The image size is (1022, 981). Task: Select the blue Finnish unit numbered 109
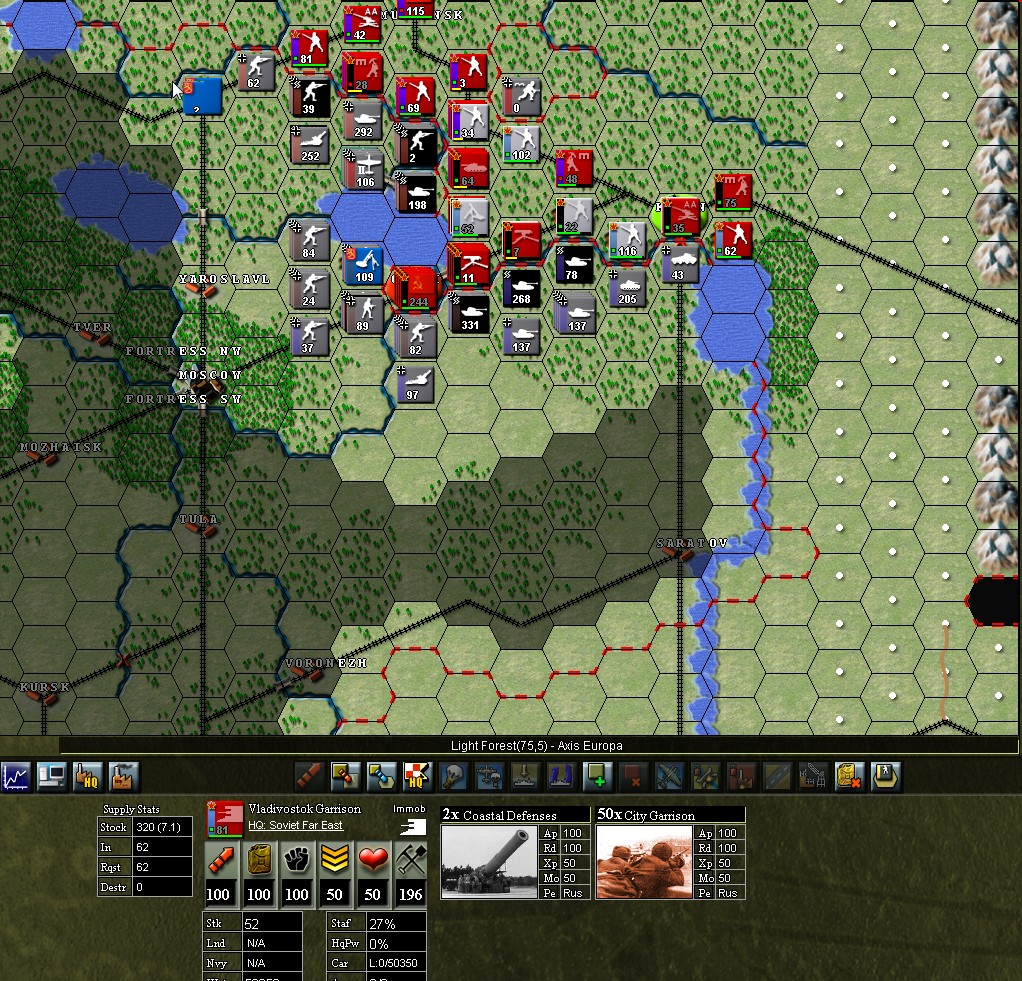tap(363, 264)
